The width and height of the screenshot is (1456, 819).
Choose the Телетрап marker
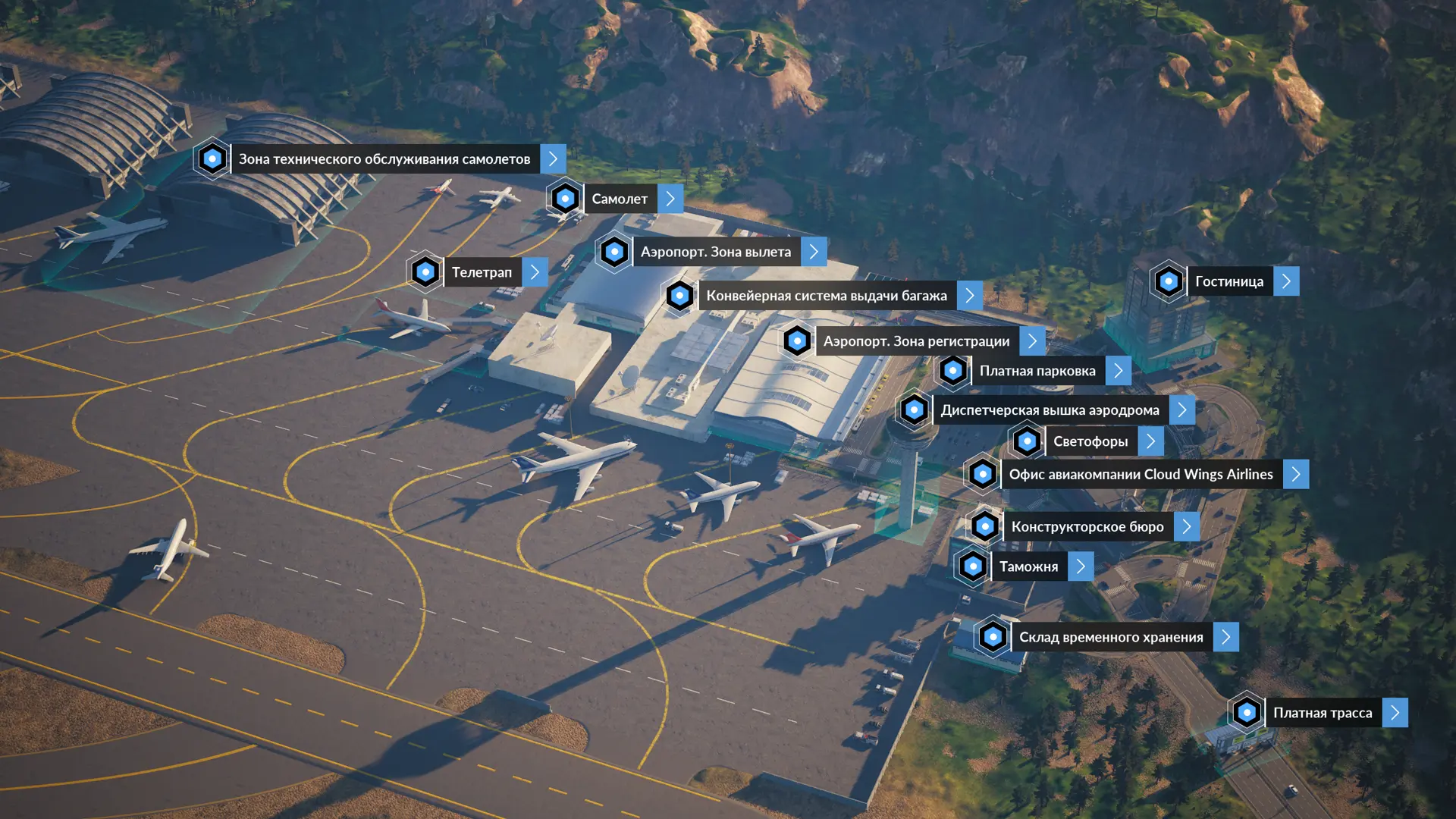click(x=482, y=272)
